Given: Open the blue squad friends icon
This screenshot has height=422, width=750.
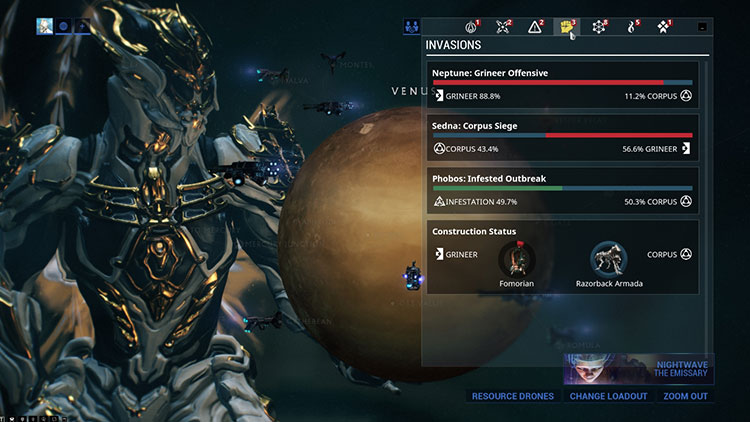Looking at the screenshot, I should 411,26.
